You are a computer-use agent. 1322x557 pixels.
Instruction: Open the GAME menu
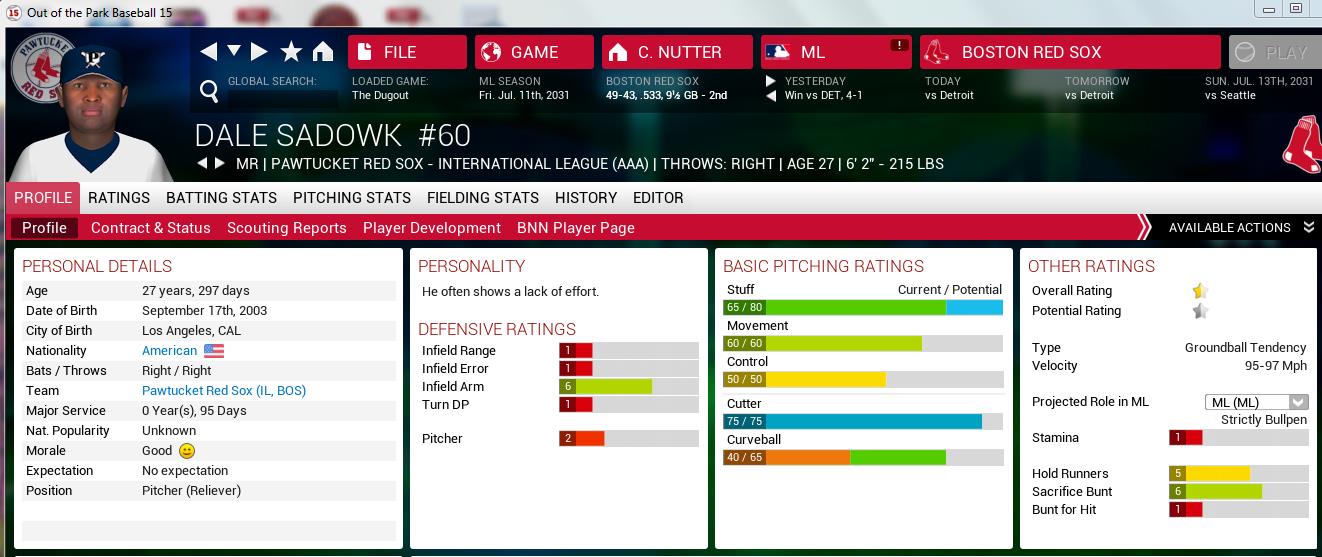[x=534, y=52]
